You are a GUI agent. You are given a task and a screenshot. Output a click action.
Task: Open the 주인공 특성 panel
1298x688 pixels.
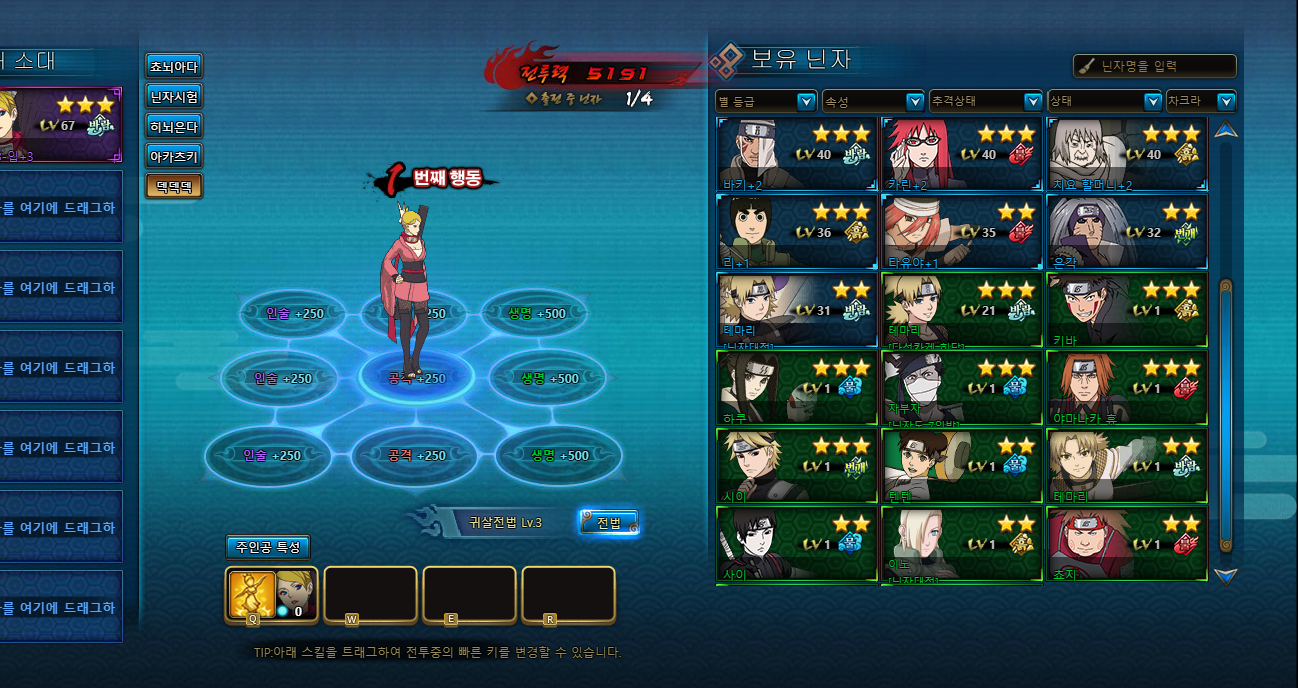coord(268,547)
